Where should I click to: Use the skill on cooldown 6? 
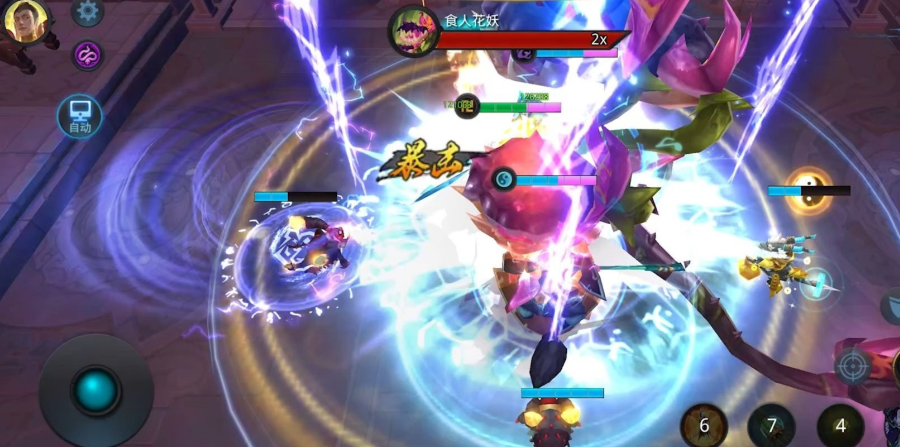click(x=704, y=425)
